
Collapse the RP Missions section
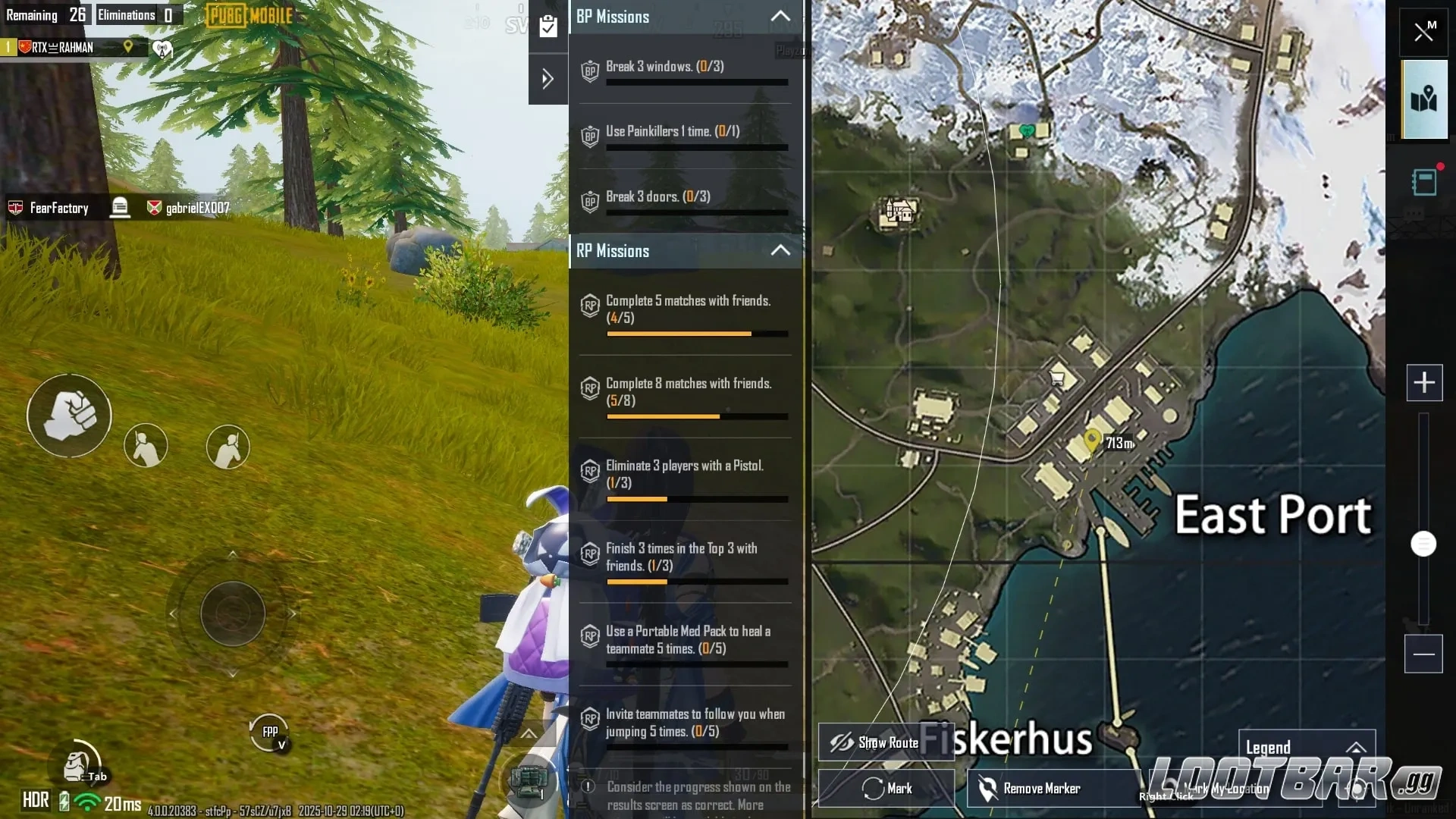(780, 251)
